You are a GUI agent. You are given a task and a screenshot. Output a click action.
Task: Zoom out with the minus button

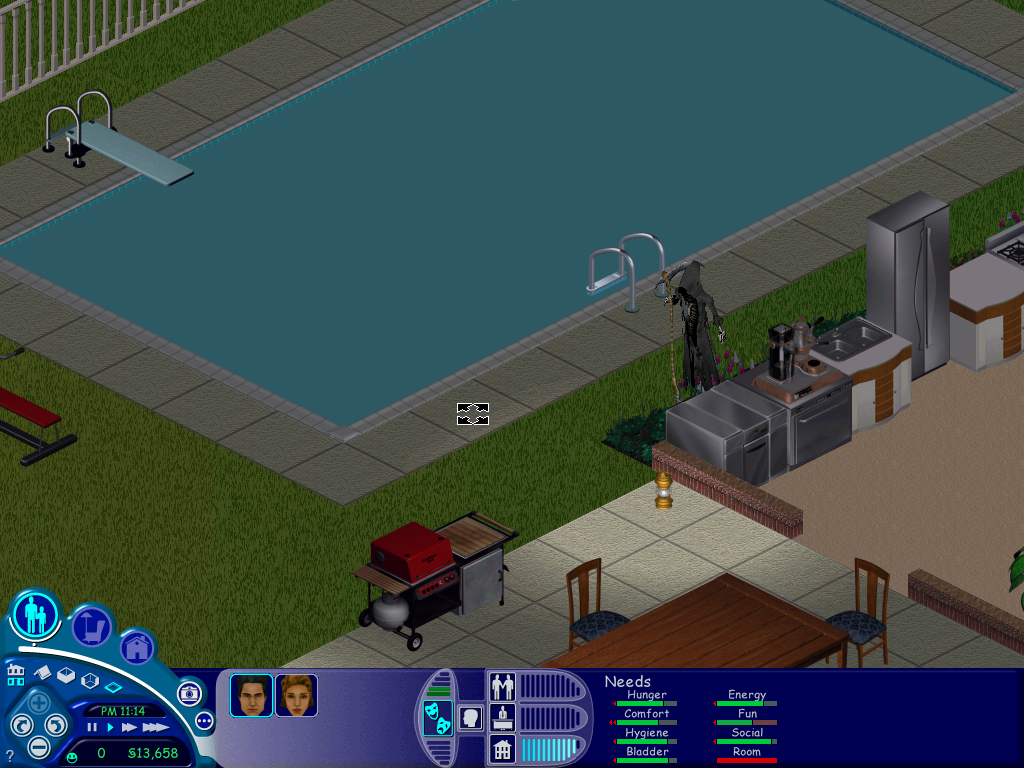pyautogui.click(x=38, y=746)
